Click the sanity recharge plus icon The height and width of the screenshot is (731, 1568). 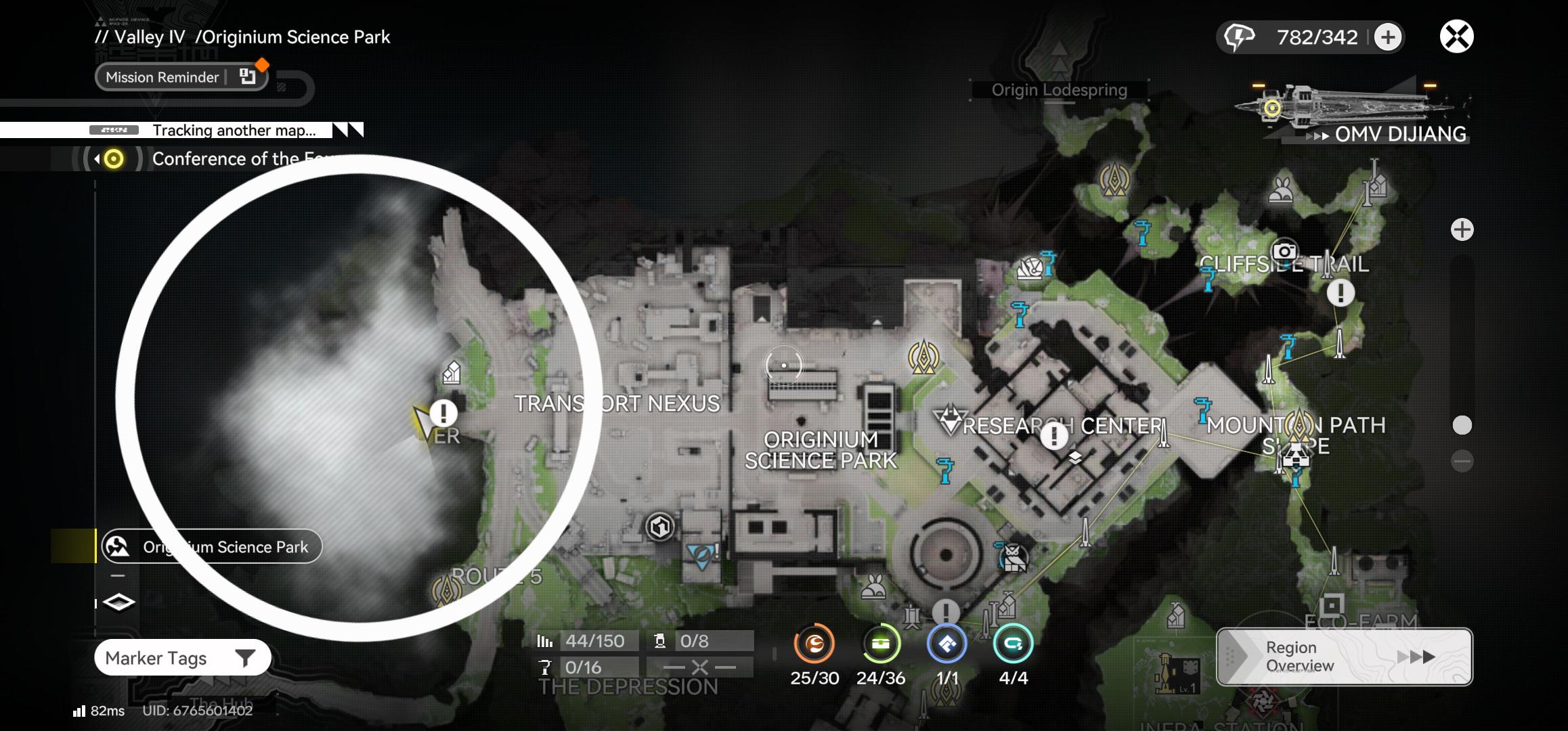(1389, 37)
